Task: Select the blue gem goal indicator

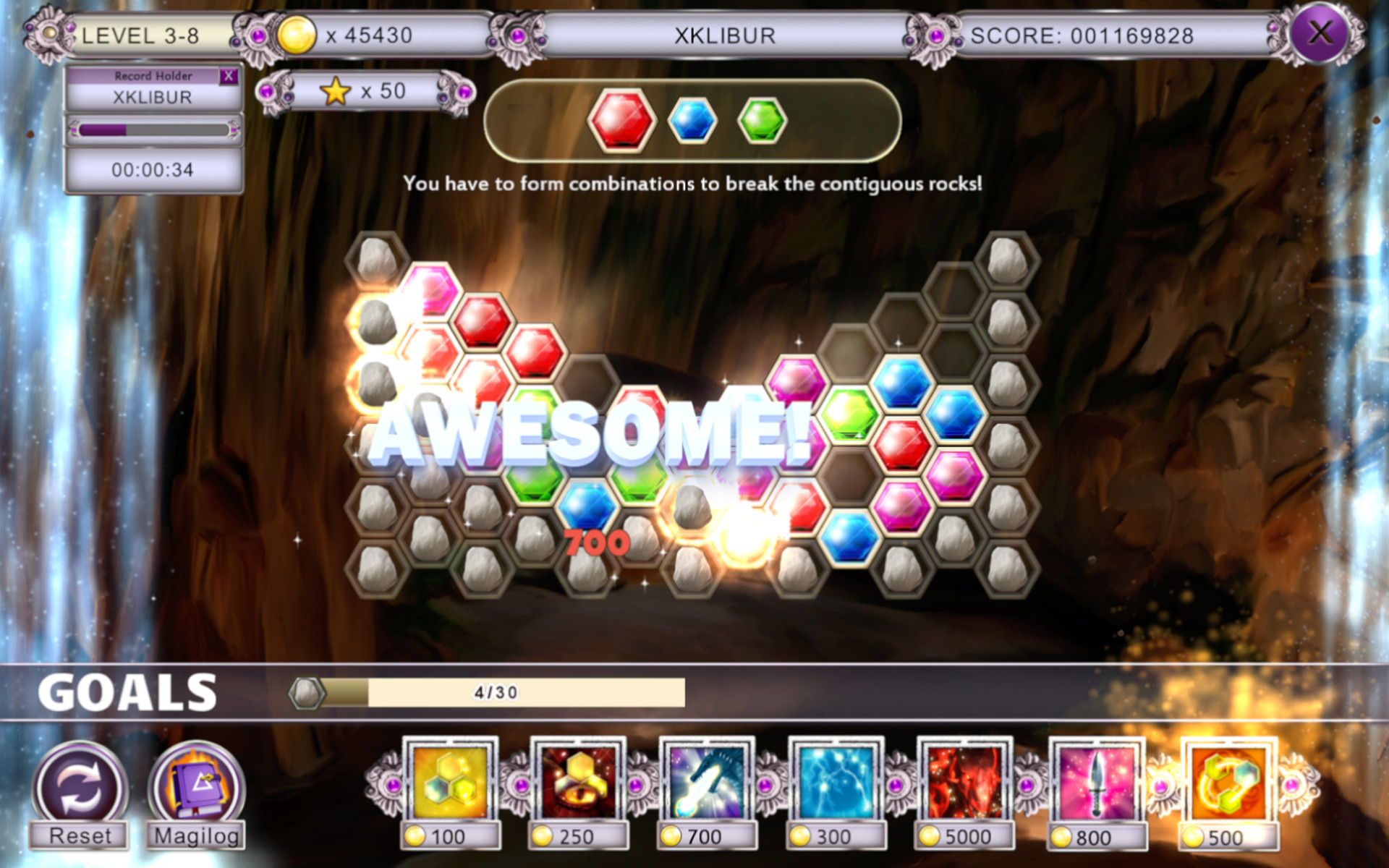Action: [x=692, y=122]
